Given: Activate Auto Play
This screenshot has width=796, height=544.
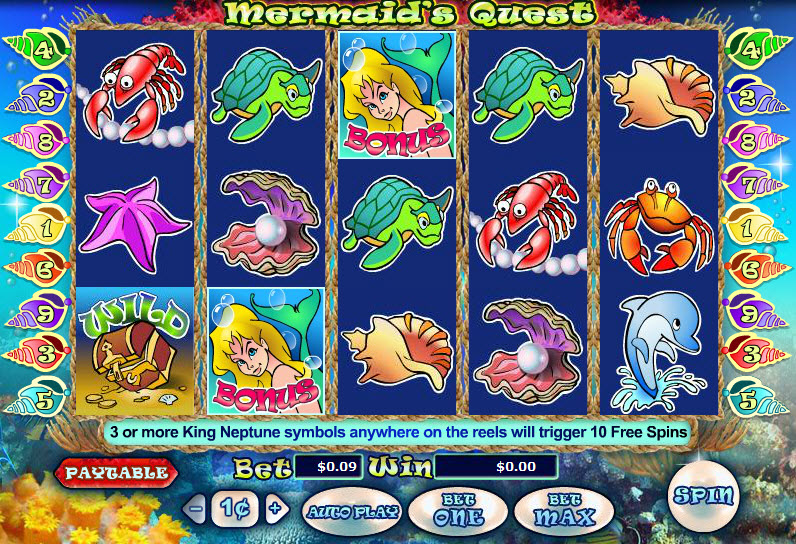Looking at the screenshot, I should pos(352,512).
